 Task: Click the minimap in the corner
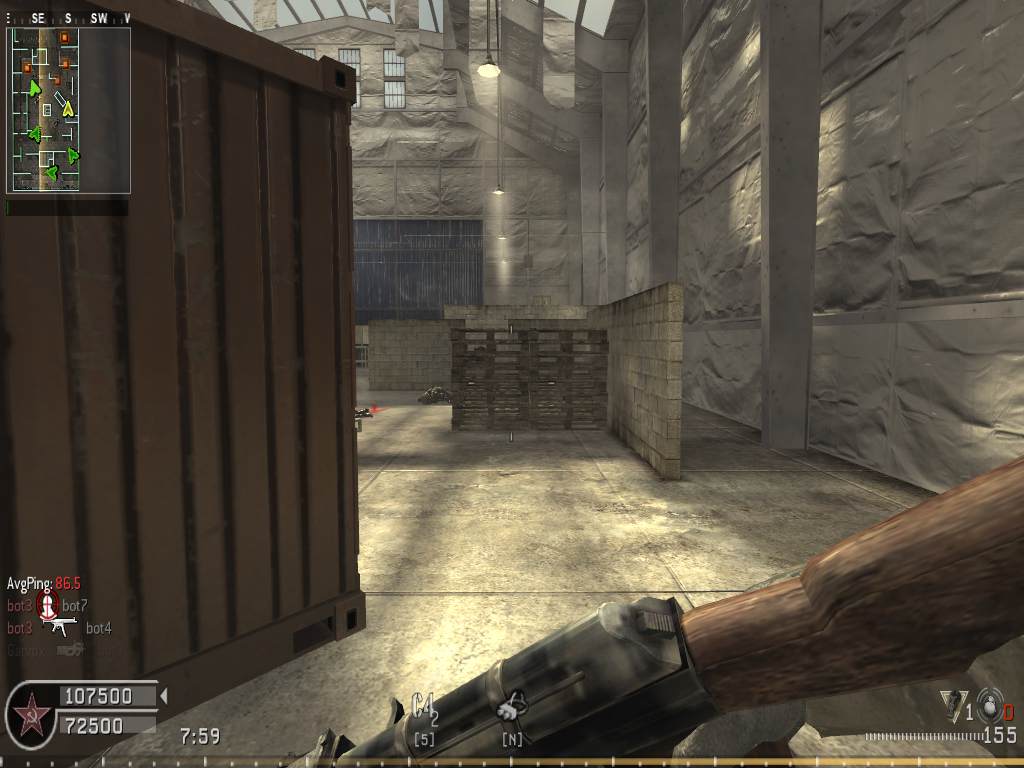click(68, 109)
